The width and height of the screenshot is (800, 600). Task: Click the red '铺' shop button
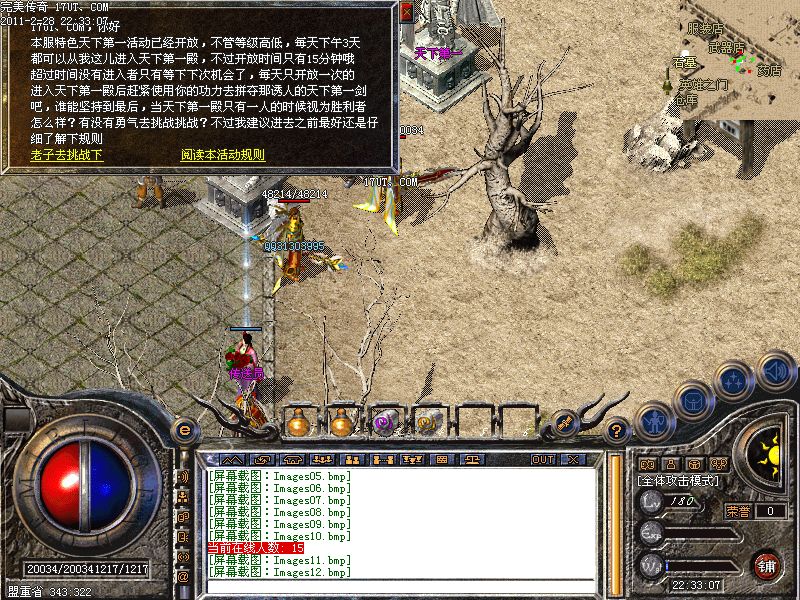(x=767, y=565)
